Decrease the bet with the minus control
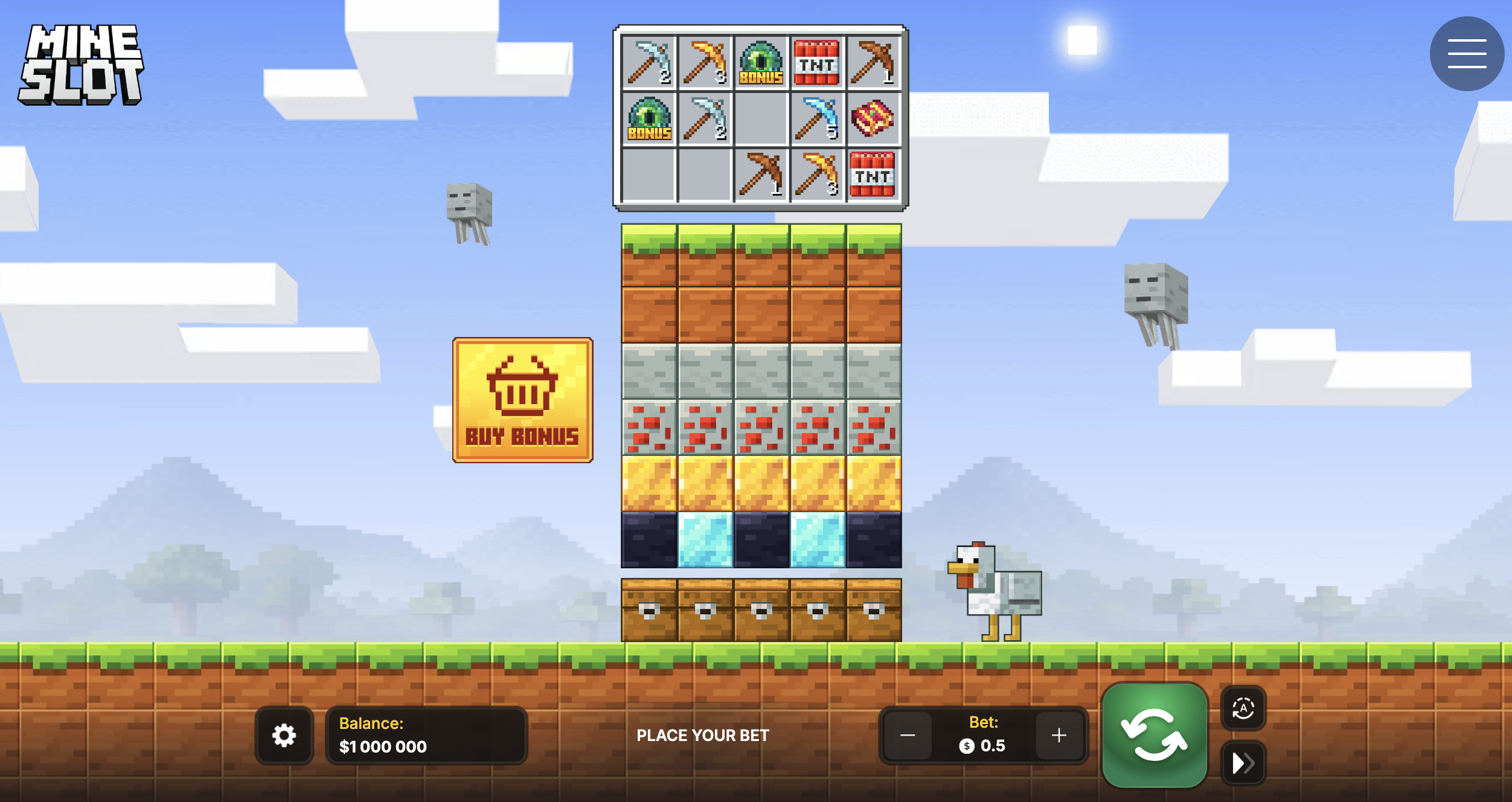The image size is (1512, 802). coord(907,736)
